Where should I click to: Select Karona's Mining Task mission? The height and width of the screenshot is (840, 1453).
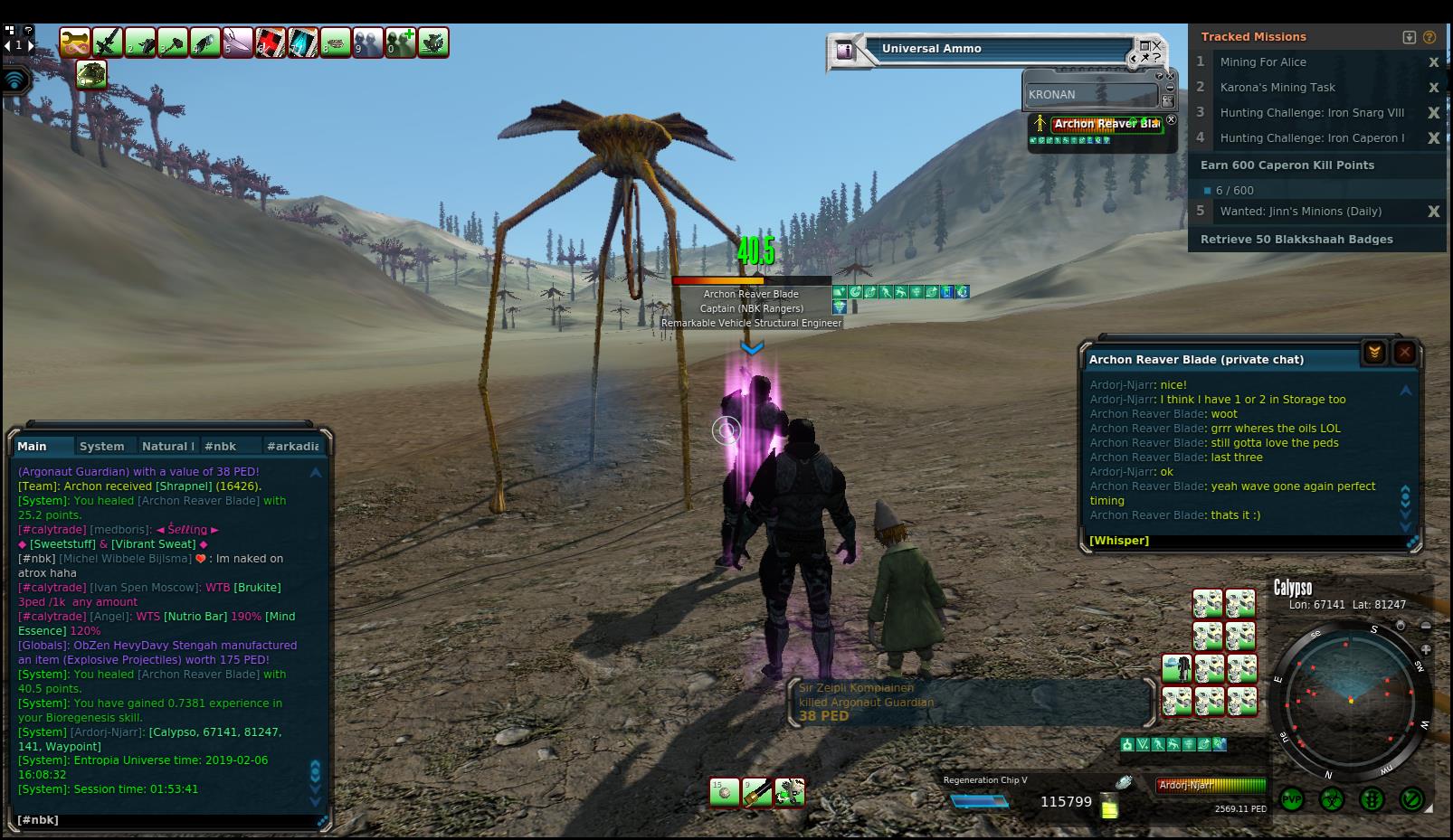coord(1277,88)
